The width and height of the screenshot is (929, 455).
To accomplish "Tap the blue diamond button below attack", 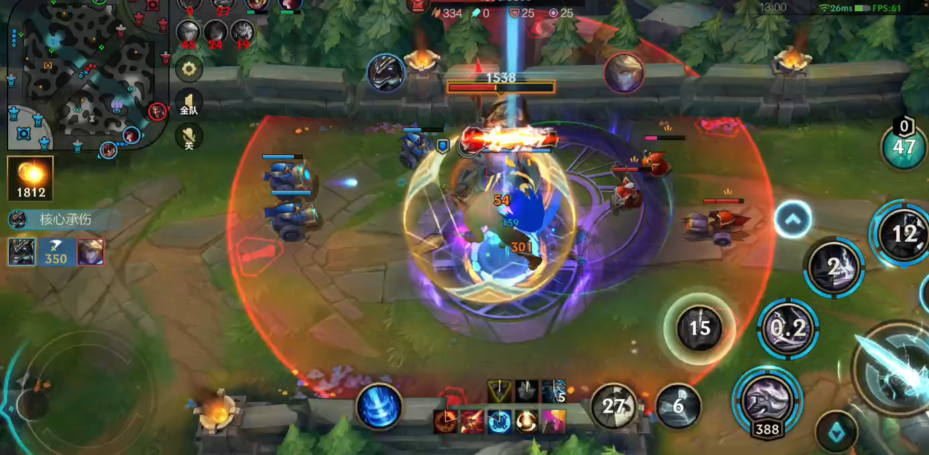I will [x=836, y=431].
